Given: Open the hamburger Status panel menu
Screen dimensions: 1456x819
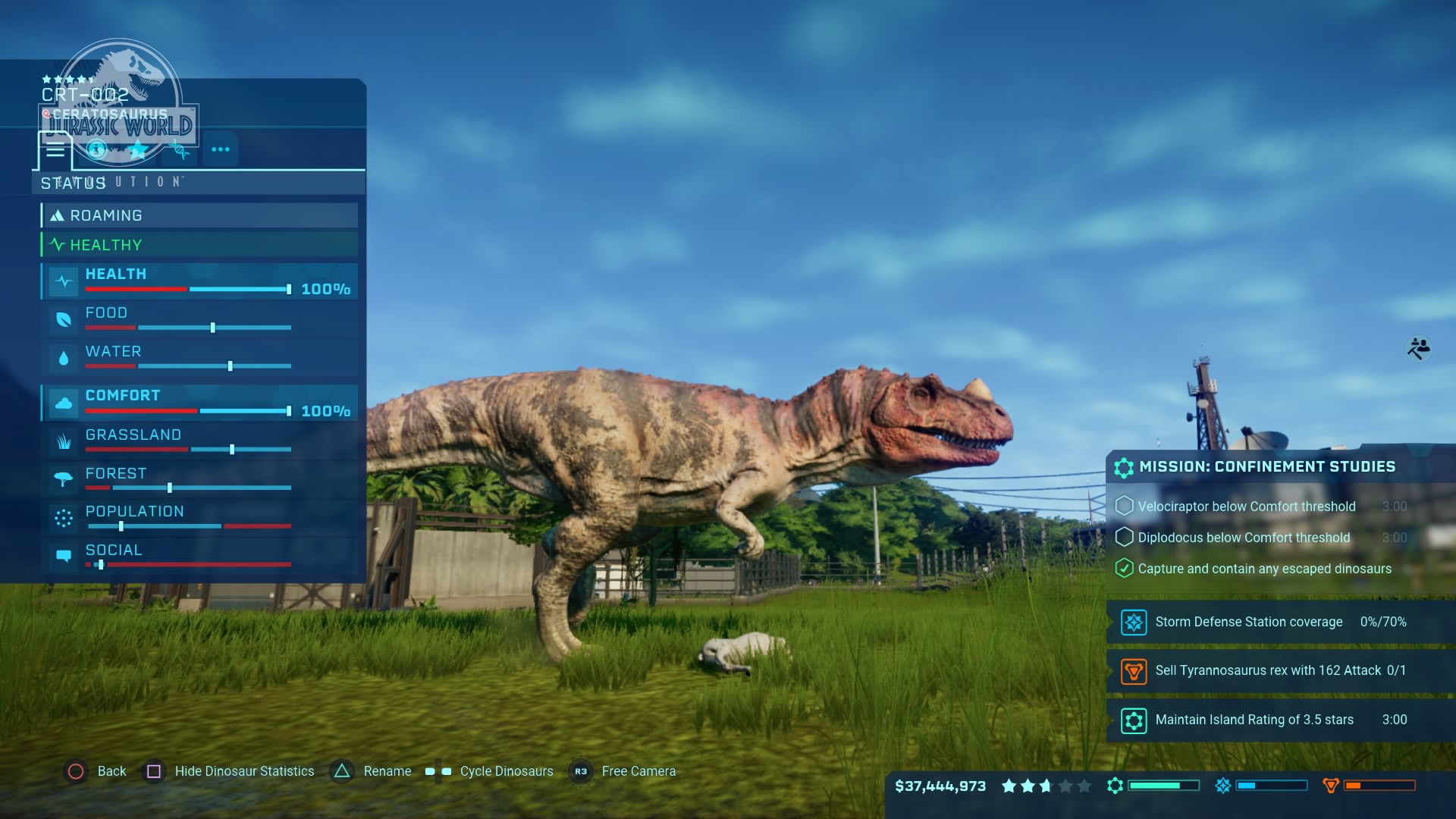Looking at the screenshot, I should [x=55, y=149].
